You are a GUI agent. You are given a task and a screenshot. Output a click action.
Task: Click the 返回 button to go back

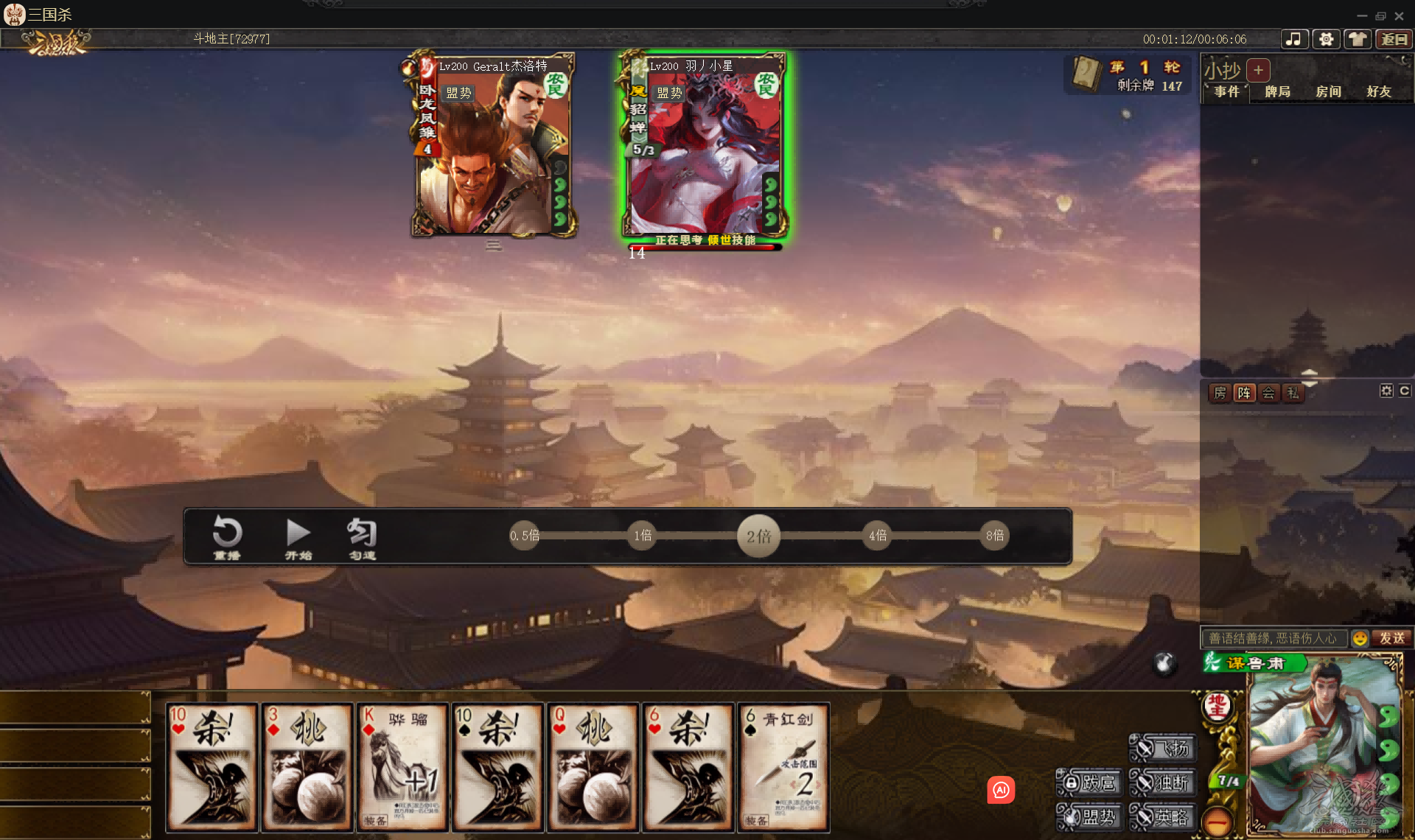click(x=1394, y=39)
